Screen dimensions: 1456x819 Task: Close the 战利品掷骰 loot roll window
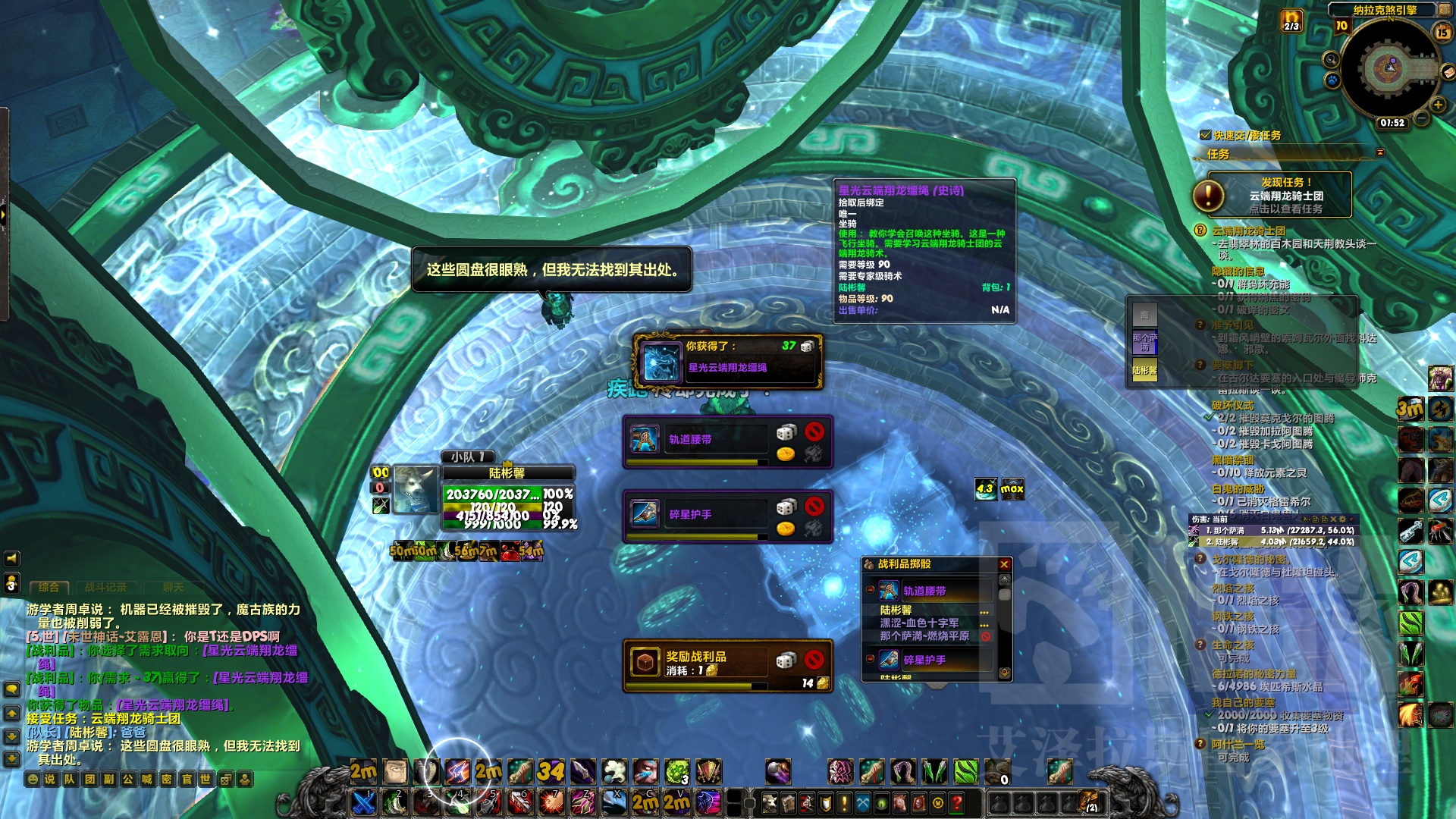pos(1004,564)
